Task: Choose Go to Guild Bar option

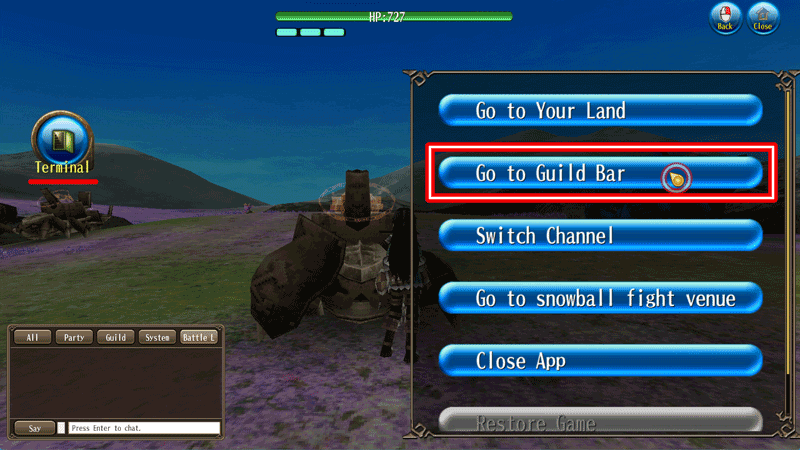Action: pyautogui.click(x=600, y=174)
